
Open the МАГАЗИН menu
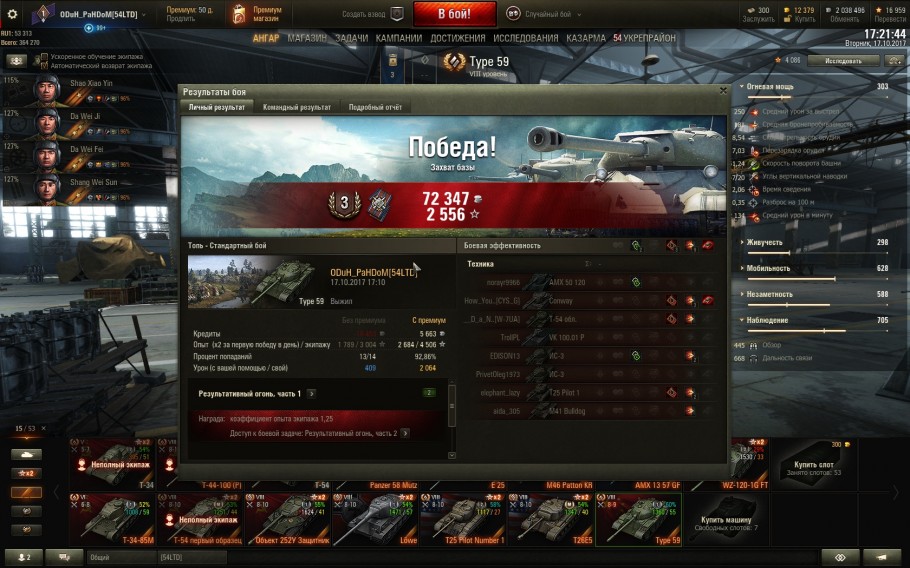click(x=307, y=38)
